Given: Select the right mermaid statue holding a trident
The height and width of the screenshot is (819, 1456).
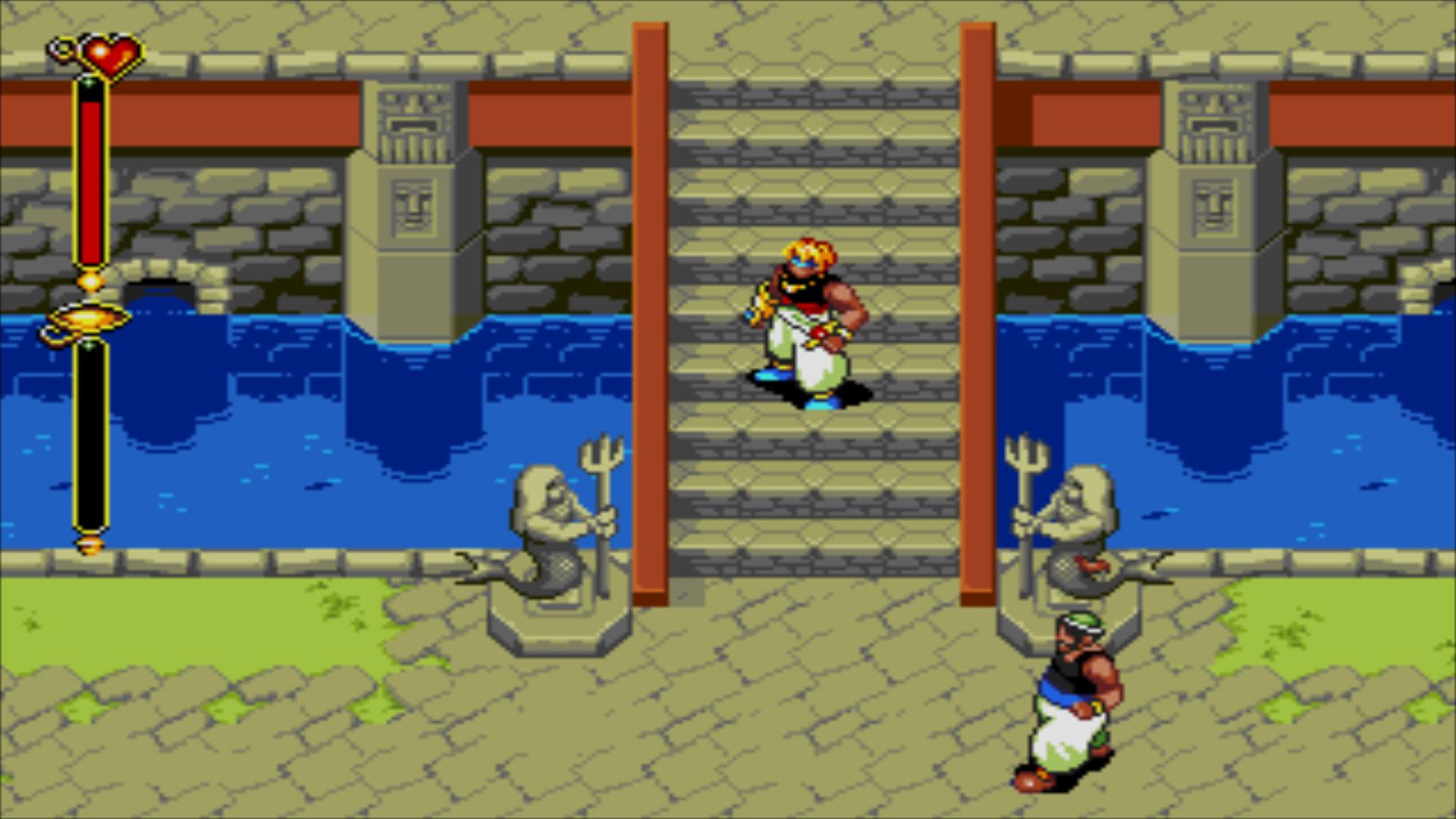Looking at the screenshot, I should click(x=1084, y=516).
